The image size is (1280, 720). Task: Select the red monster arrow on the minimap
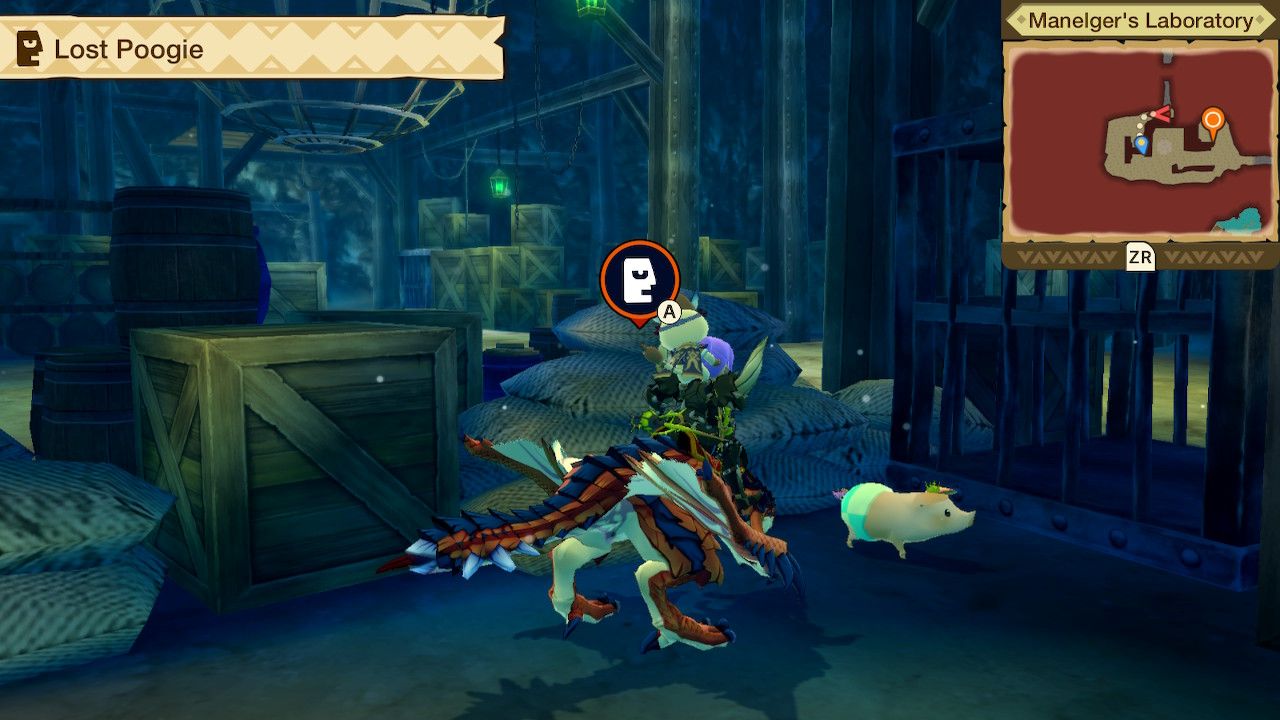pyautogui.click(x=1162, y=113)
